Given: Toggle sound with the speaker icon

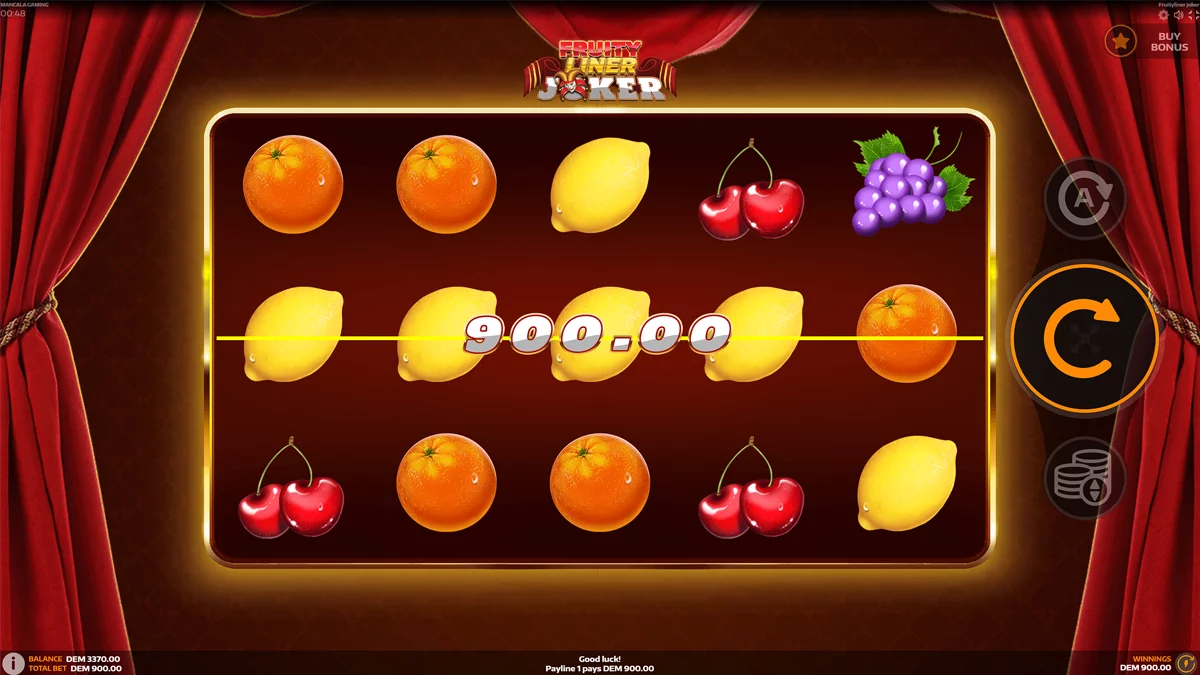Looking at the screenshot, I should pyautogui.click(x=1177, y=15).
